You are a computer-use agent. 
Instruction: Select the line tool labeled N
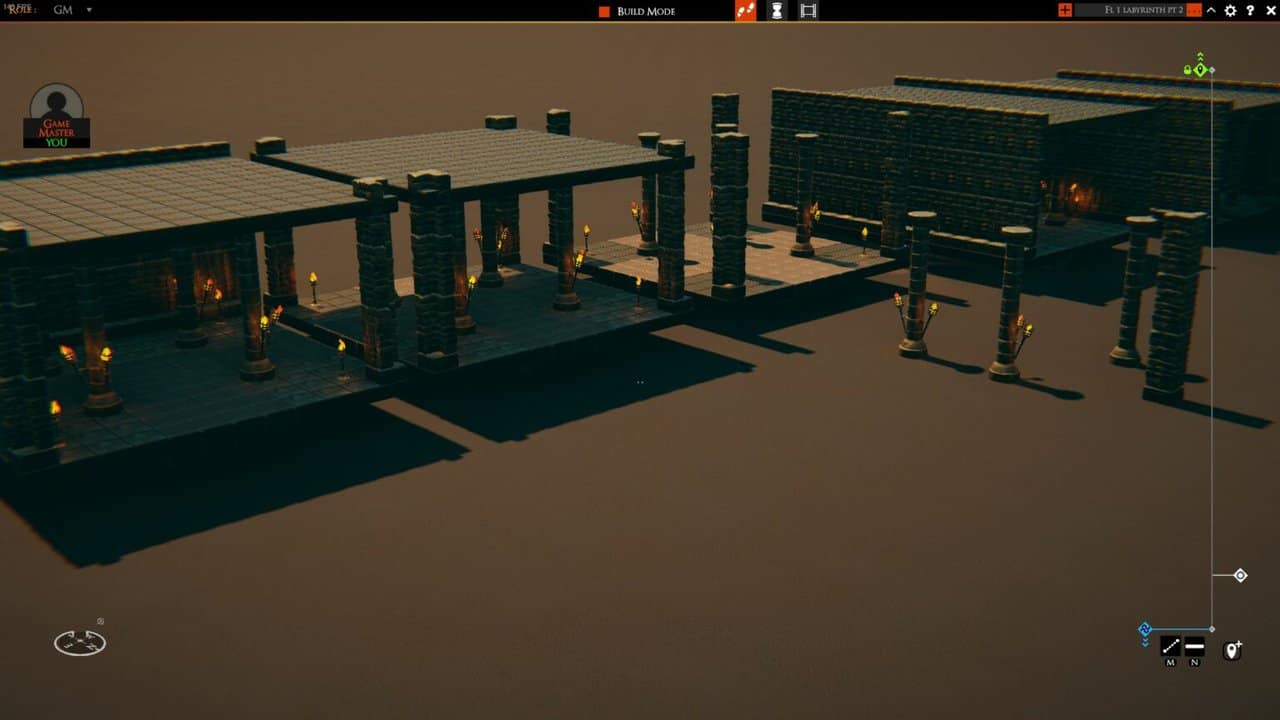pyautogui.click(x=1195, y=646)
